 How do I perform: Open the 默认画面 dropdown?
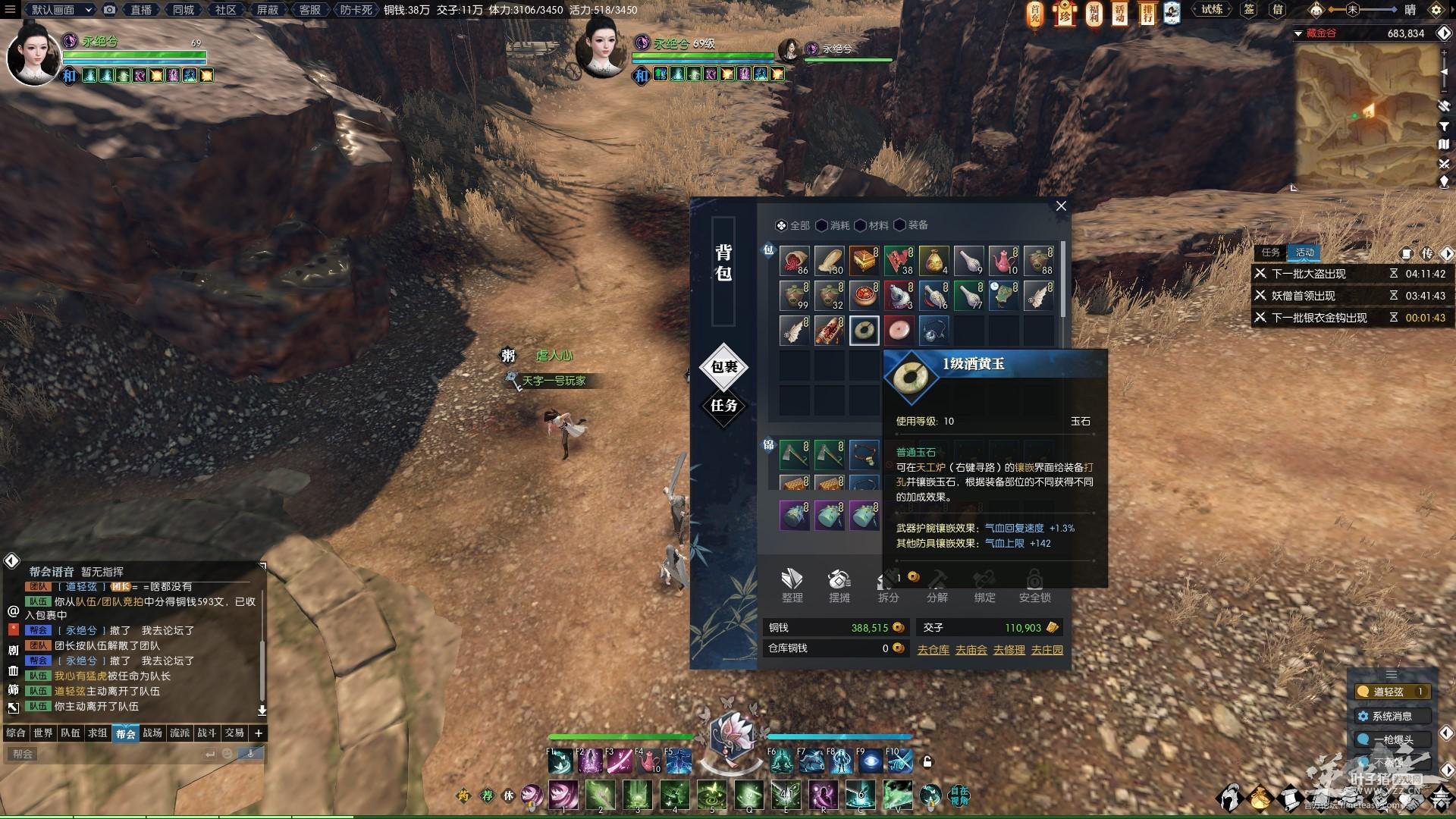61,10
